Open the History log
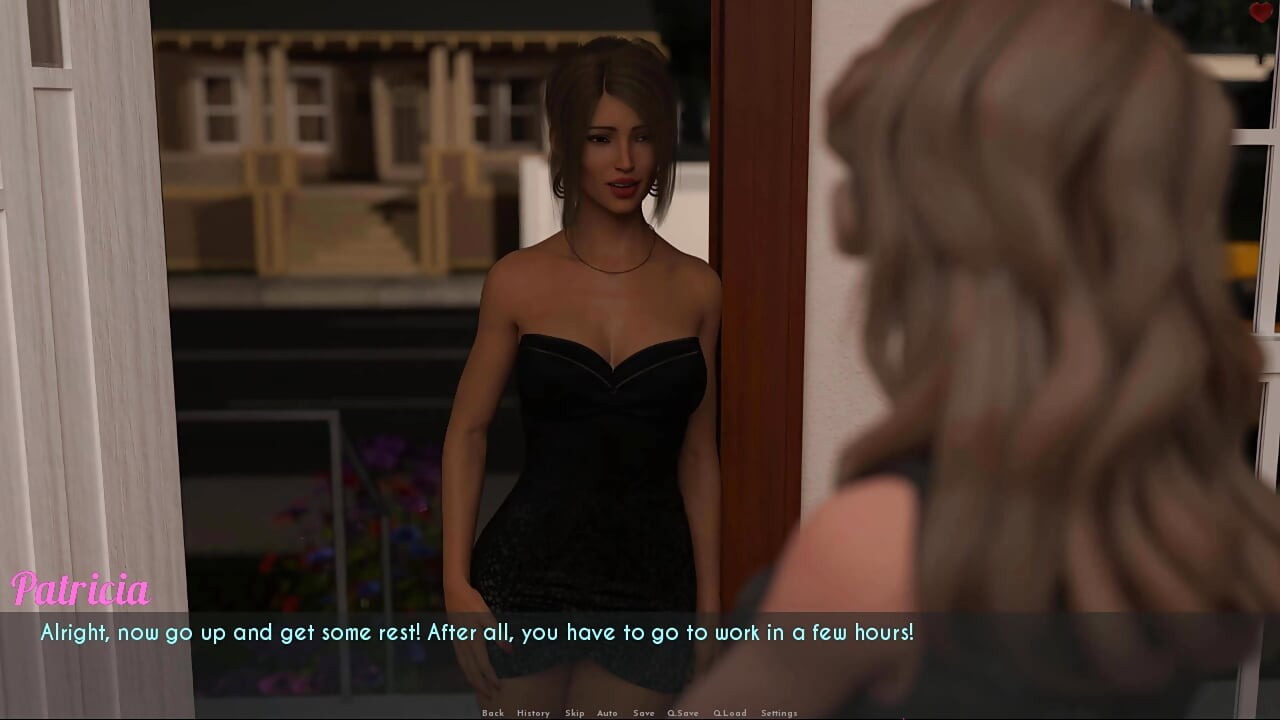Image resolution: width=1280 pixels, height=720 pixels. [x=533, y=713]
